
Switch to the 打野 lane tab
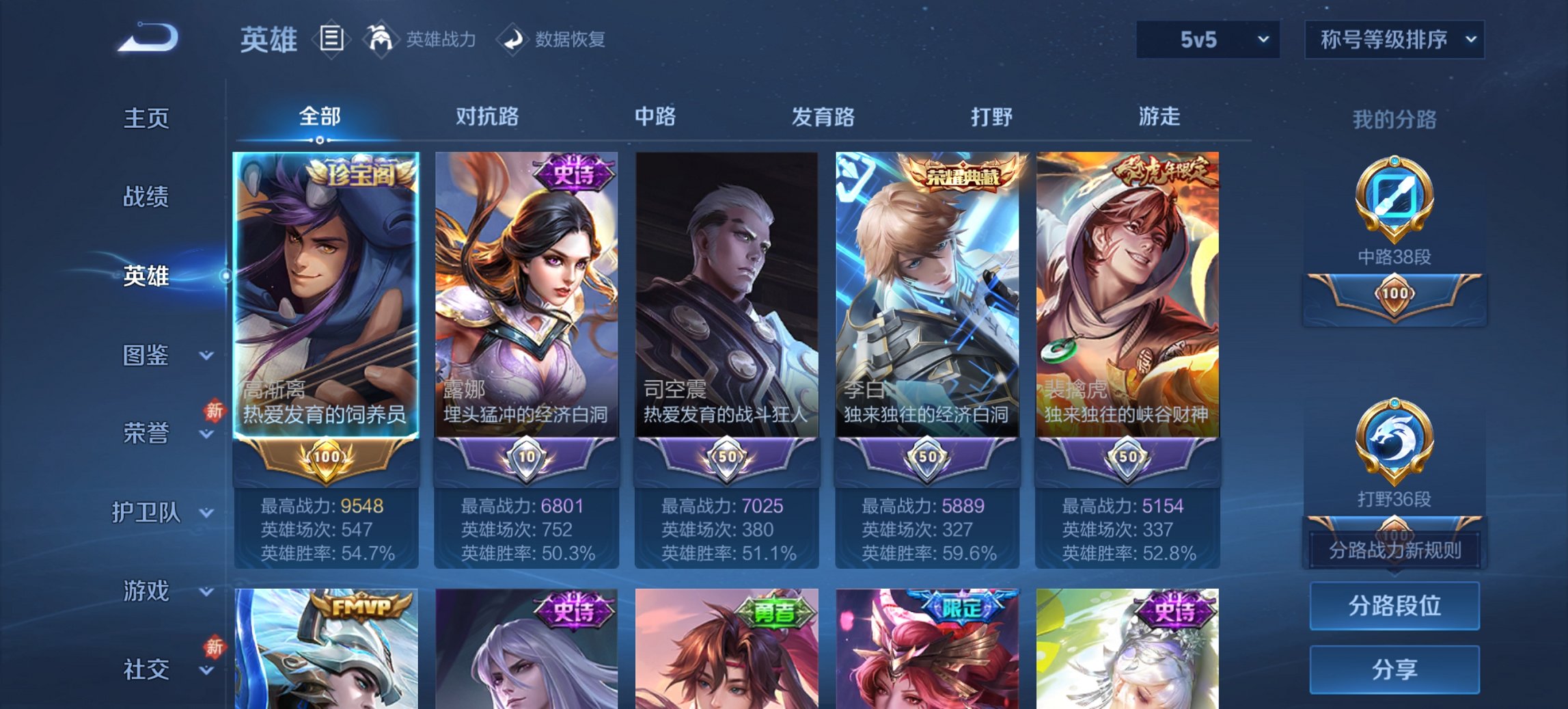click(993, 117)
